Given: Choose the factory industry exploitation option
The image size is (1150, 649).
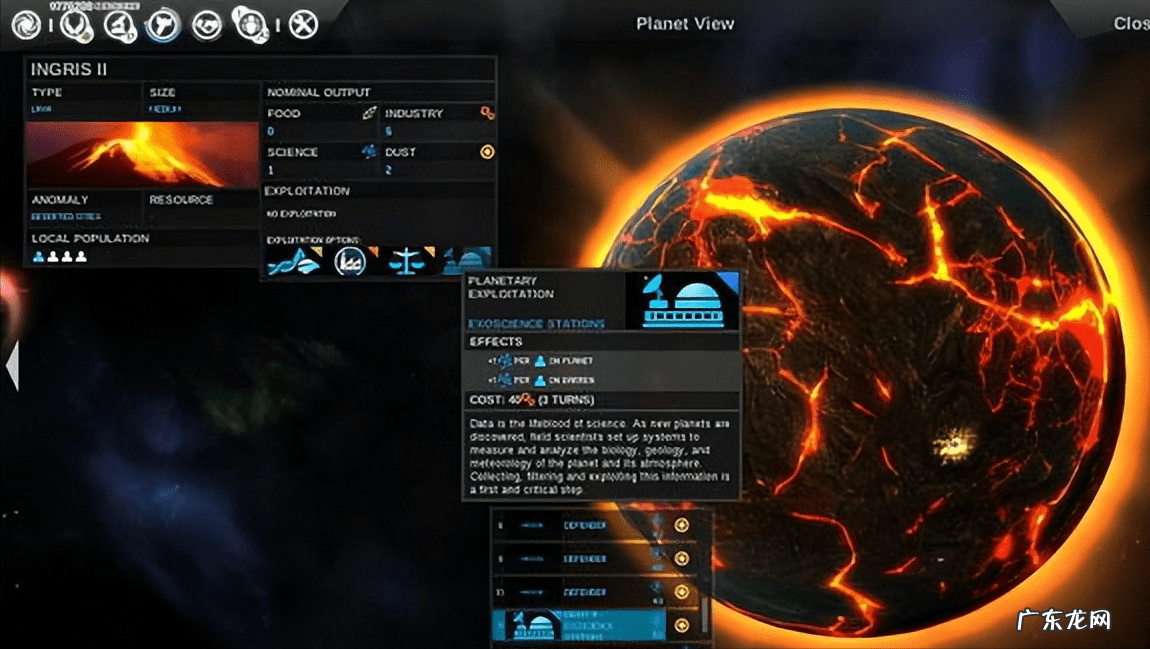Looking at the screenshot, I should pyautogui.click(x=349, y=262).
